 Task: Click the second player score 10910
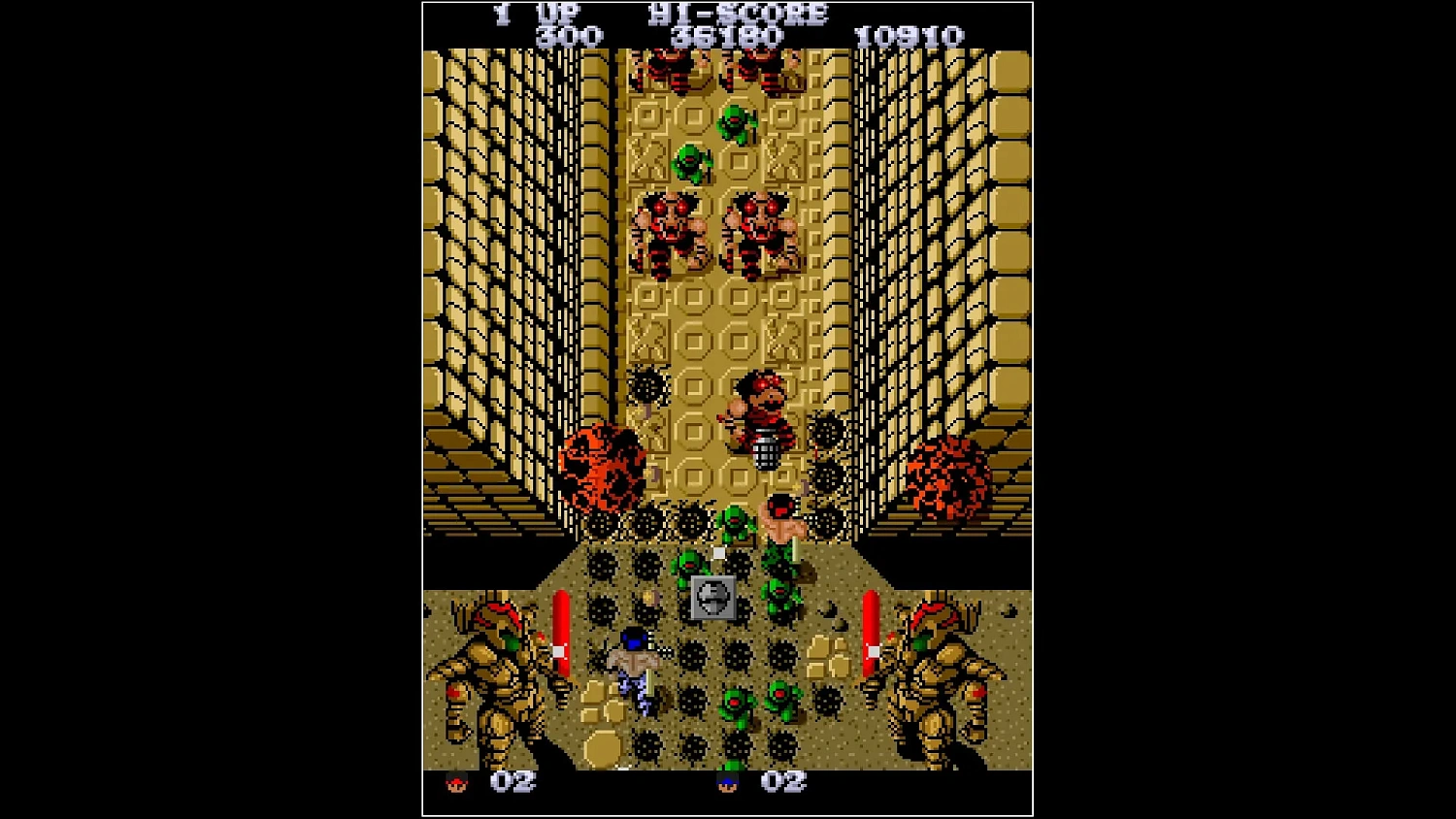(x=910, y=36)
